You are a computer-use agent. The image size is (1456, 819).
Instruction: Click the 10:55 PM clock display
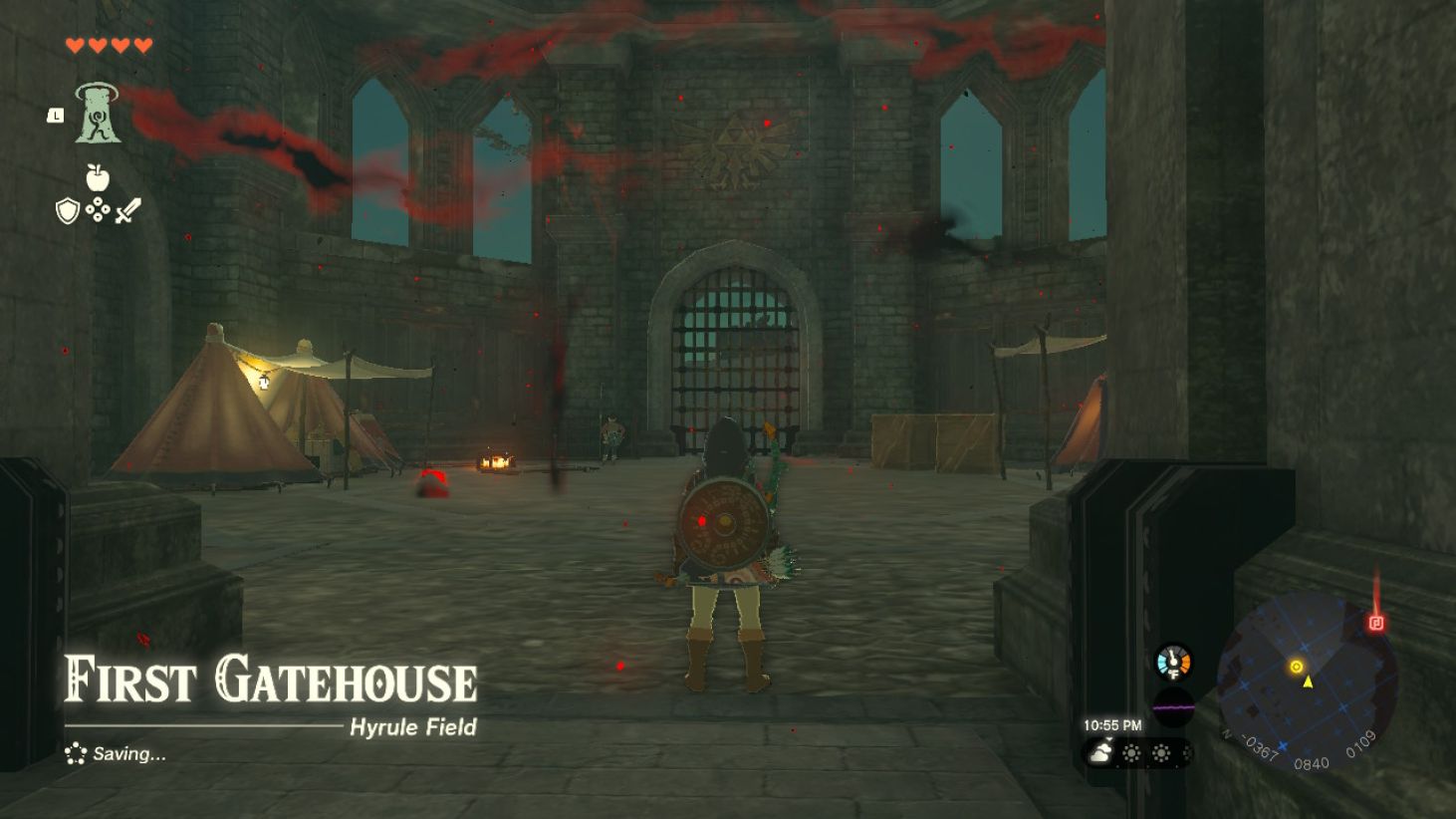point(1112,724)
